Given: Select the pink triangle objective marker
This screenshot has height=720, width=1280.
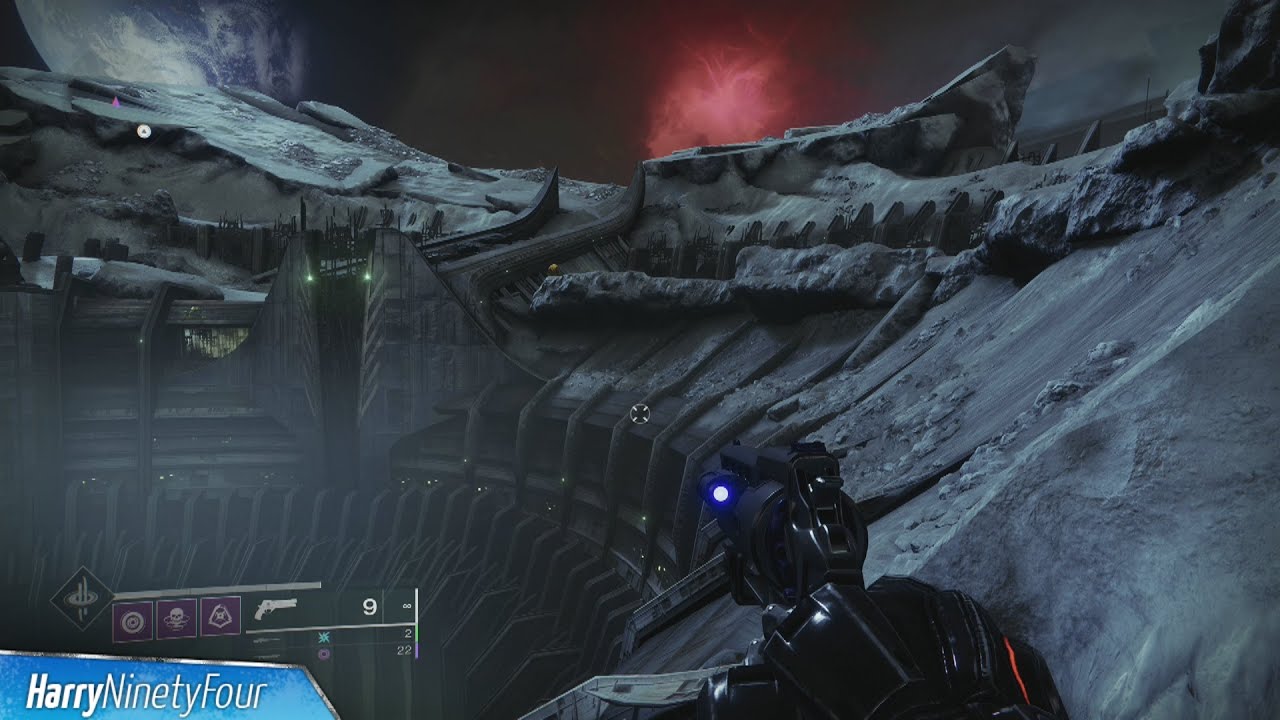Looking at the screenshot, I should (116, 101).
